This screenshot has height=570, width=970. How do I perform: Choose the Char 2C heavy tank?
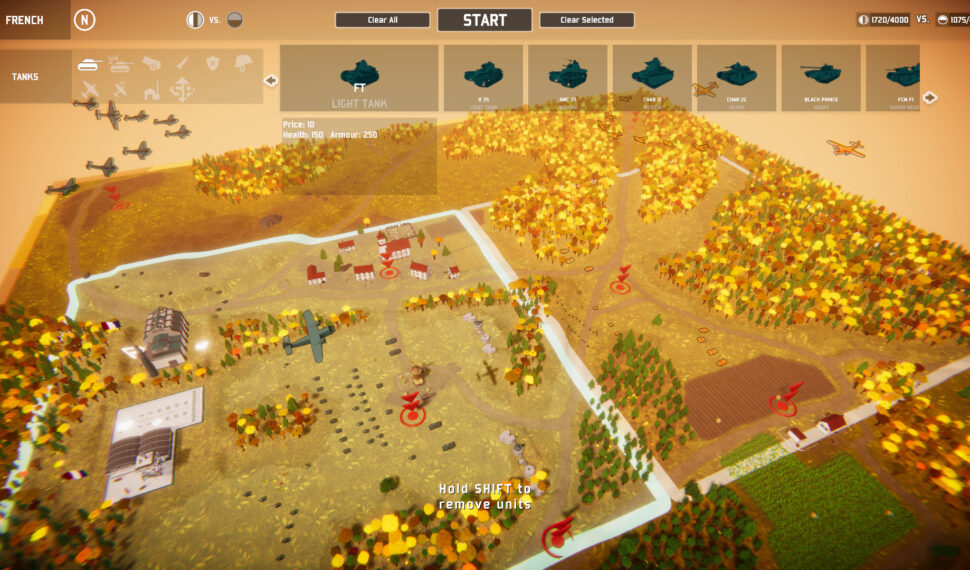point(736,78)
